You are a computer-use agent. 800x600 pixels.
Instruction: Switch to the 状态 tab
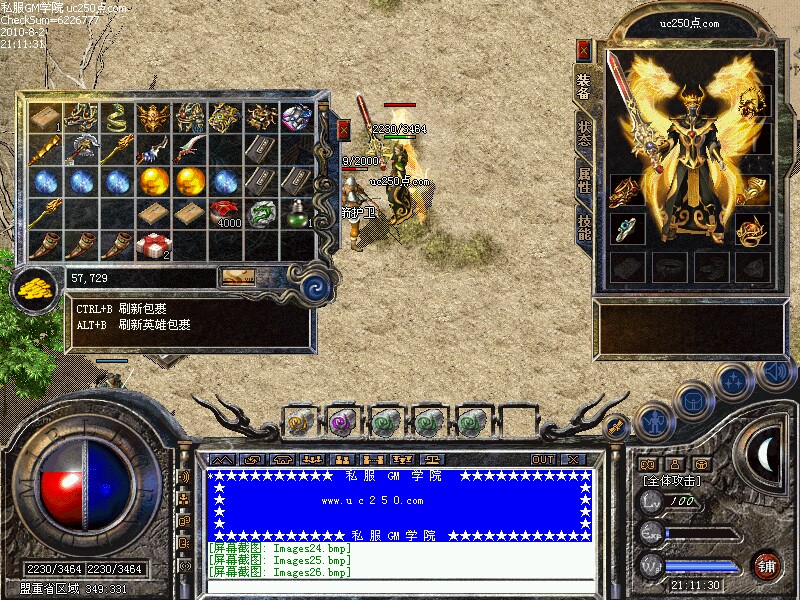pos(584,134)
